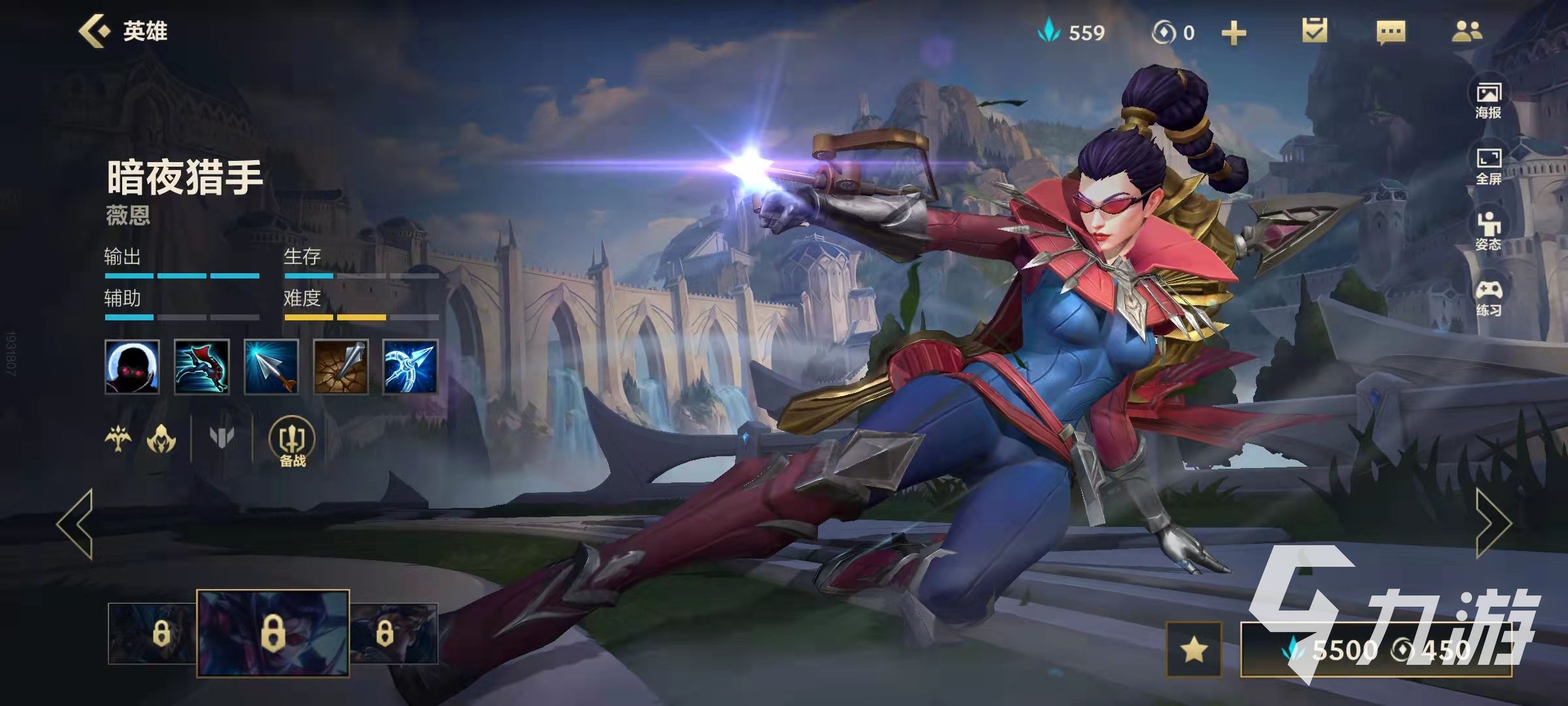Show the 海报 poster view
The height and width of the screenshot is (706, 1568).
[x=1488, y=100]
